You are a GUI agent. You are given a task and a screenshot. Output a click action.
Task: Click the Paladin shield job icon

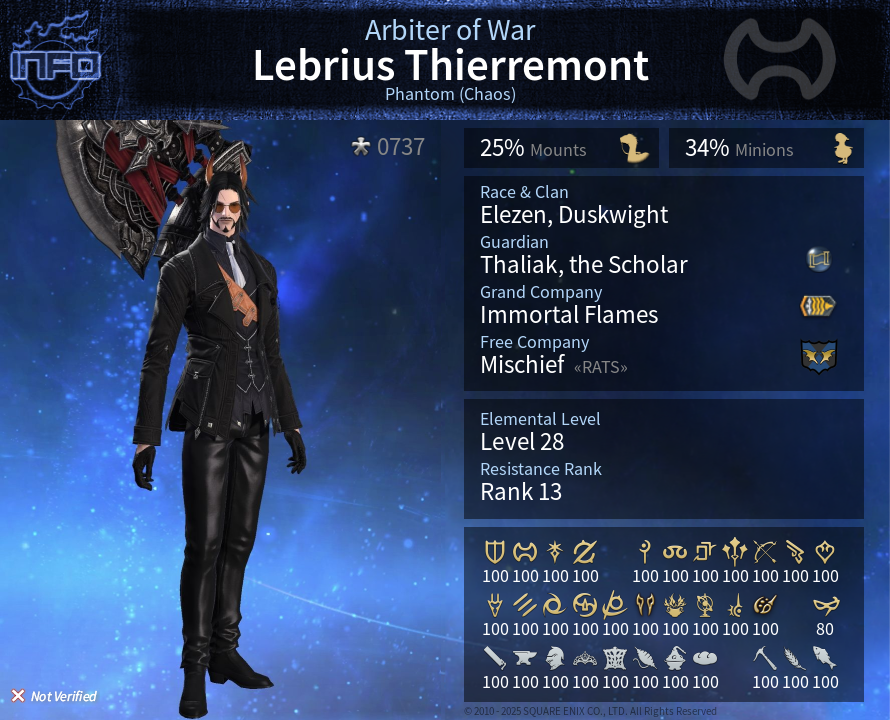point(495,551)
